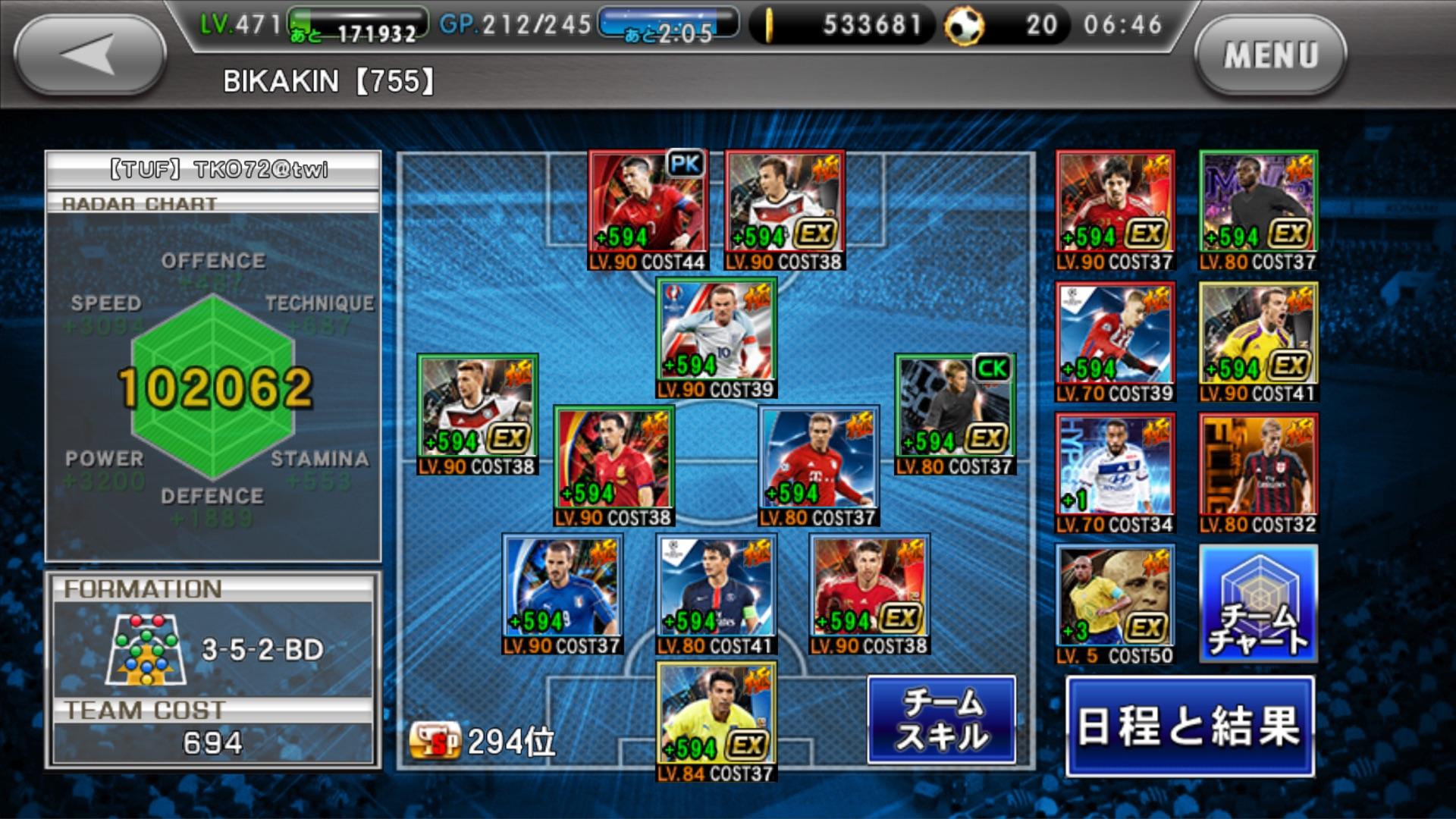Open the チームスキル team skill panel
1456x819 pixels.
coord(941,720)
